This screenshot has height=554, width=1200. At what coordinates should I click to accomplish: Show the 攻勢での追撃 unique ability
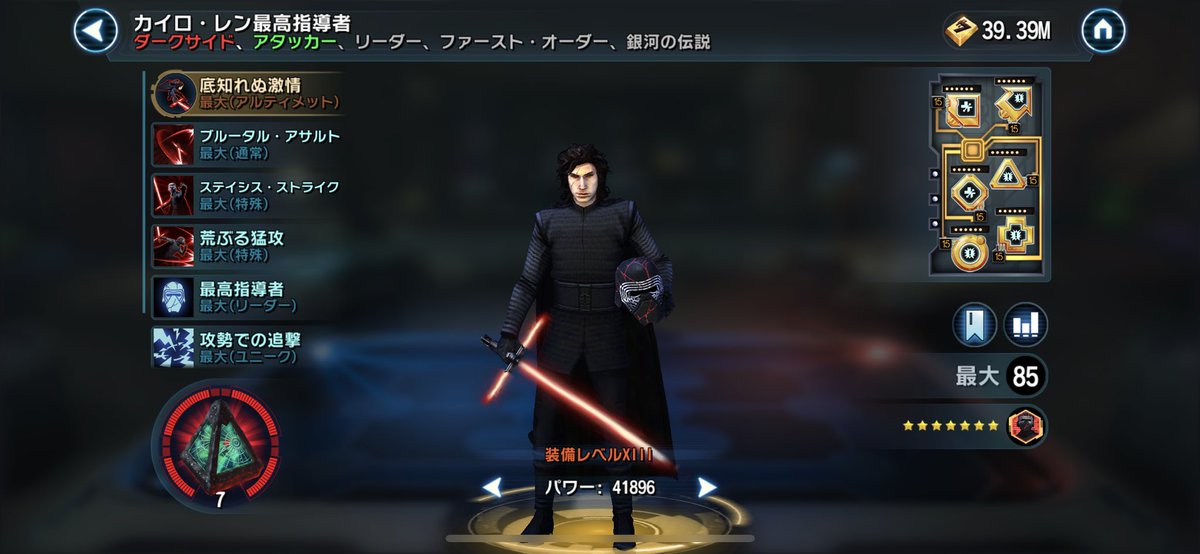pyautogui.click(x=248, y=346)
